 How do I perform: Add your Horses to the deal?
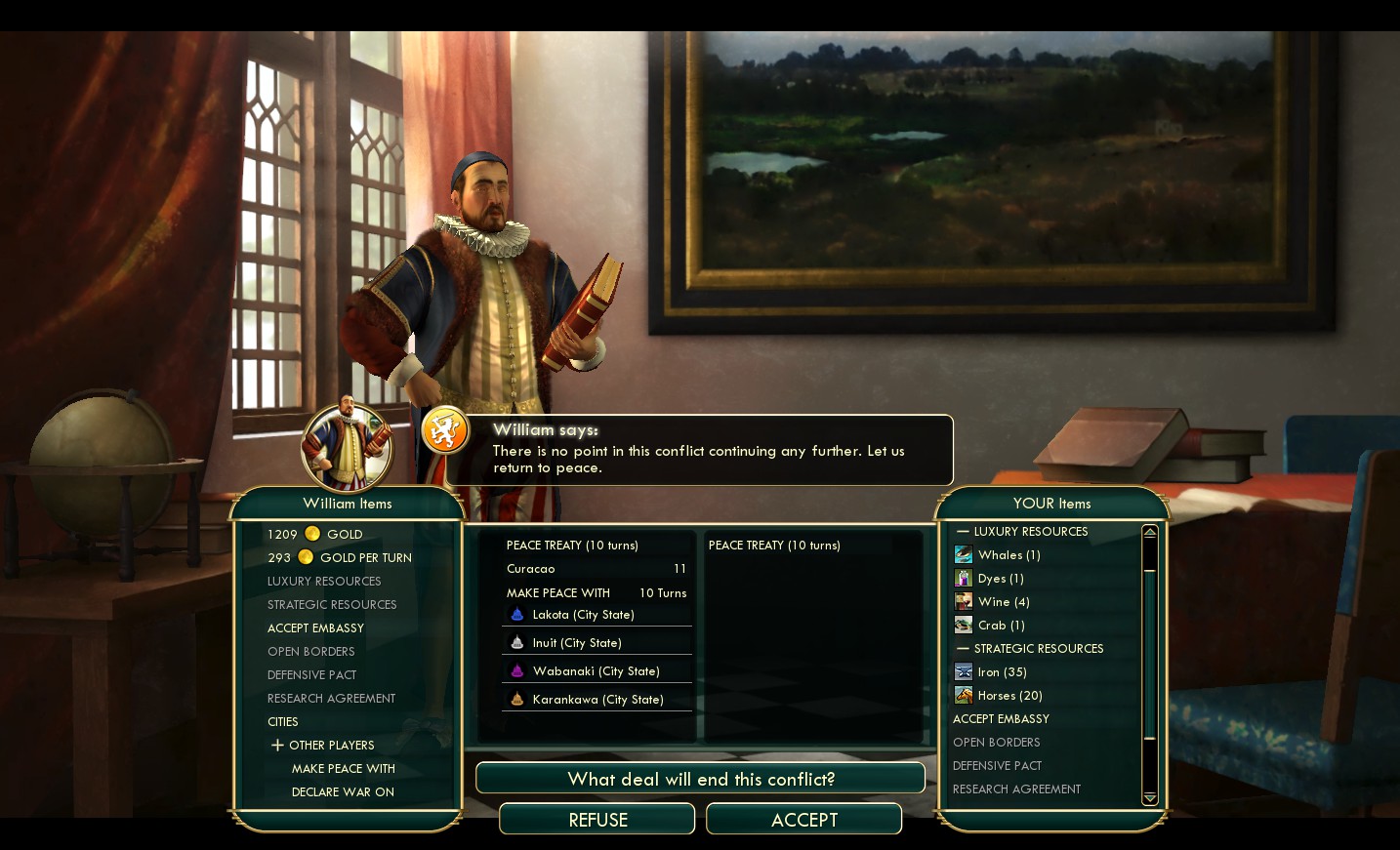click(1009, 695)
